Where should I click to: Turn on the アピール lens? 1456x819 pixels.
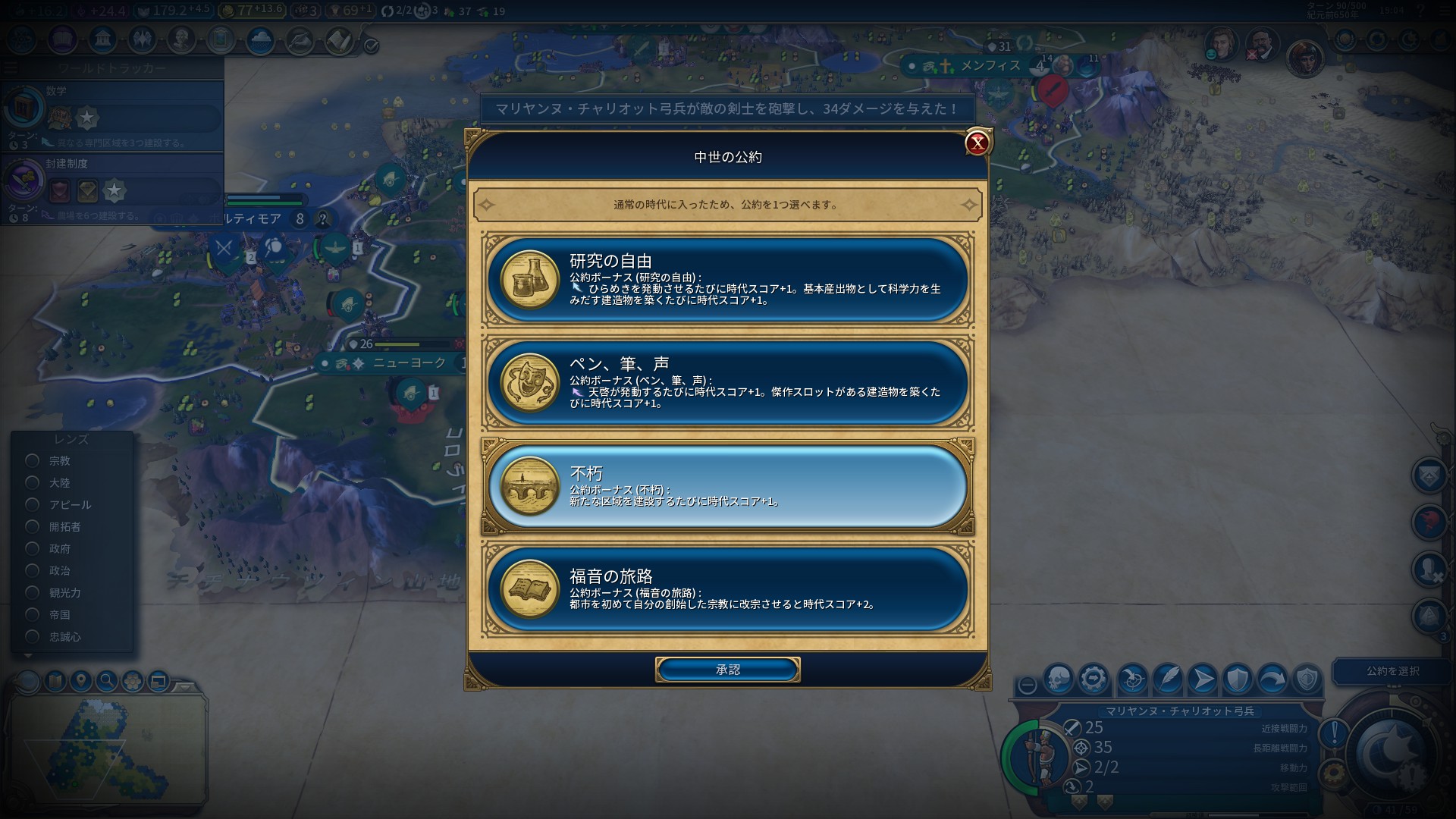(33, 504)
